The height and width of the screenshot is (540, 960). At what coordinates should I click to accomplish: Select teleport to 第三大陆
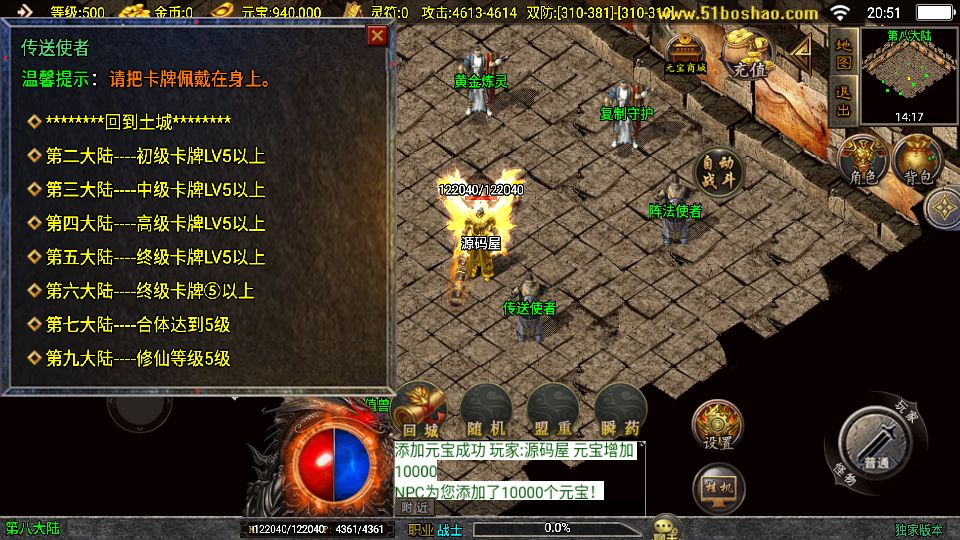click(x=155, y=190)
